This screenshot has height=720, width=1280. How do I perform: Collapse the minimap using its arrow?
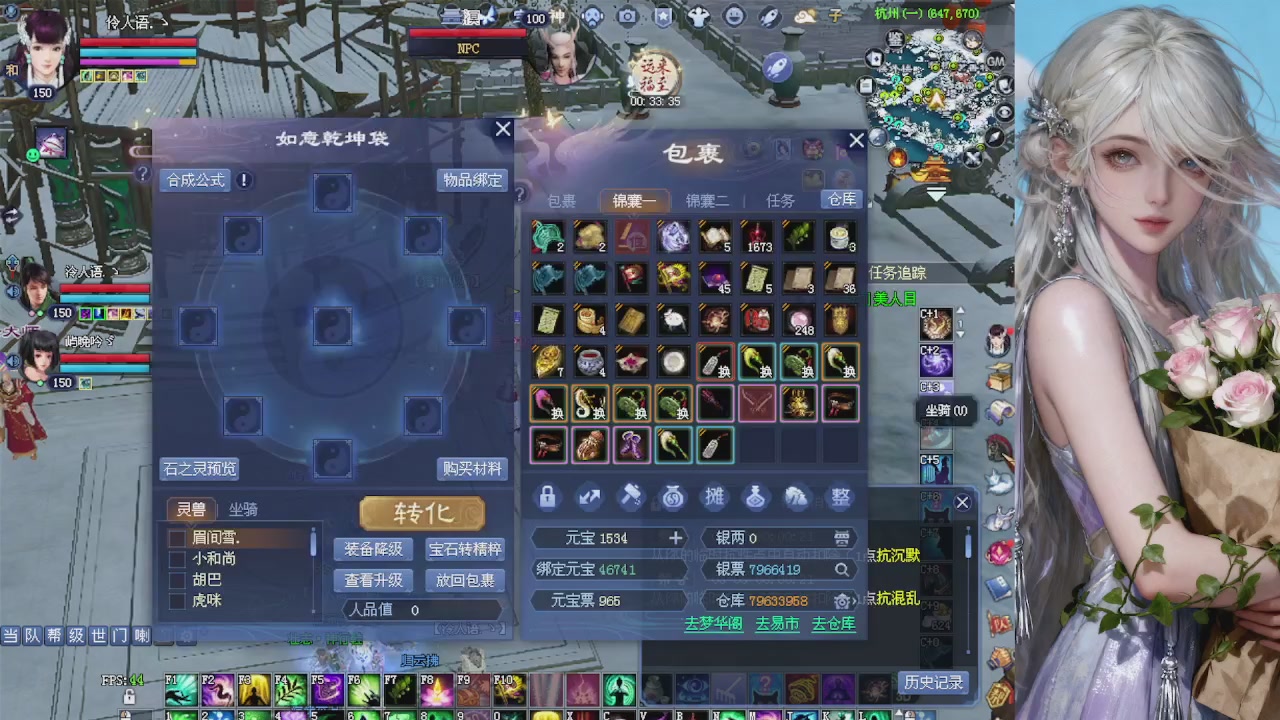point(937,193)
